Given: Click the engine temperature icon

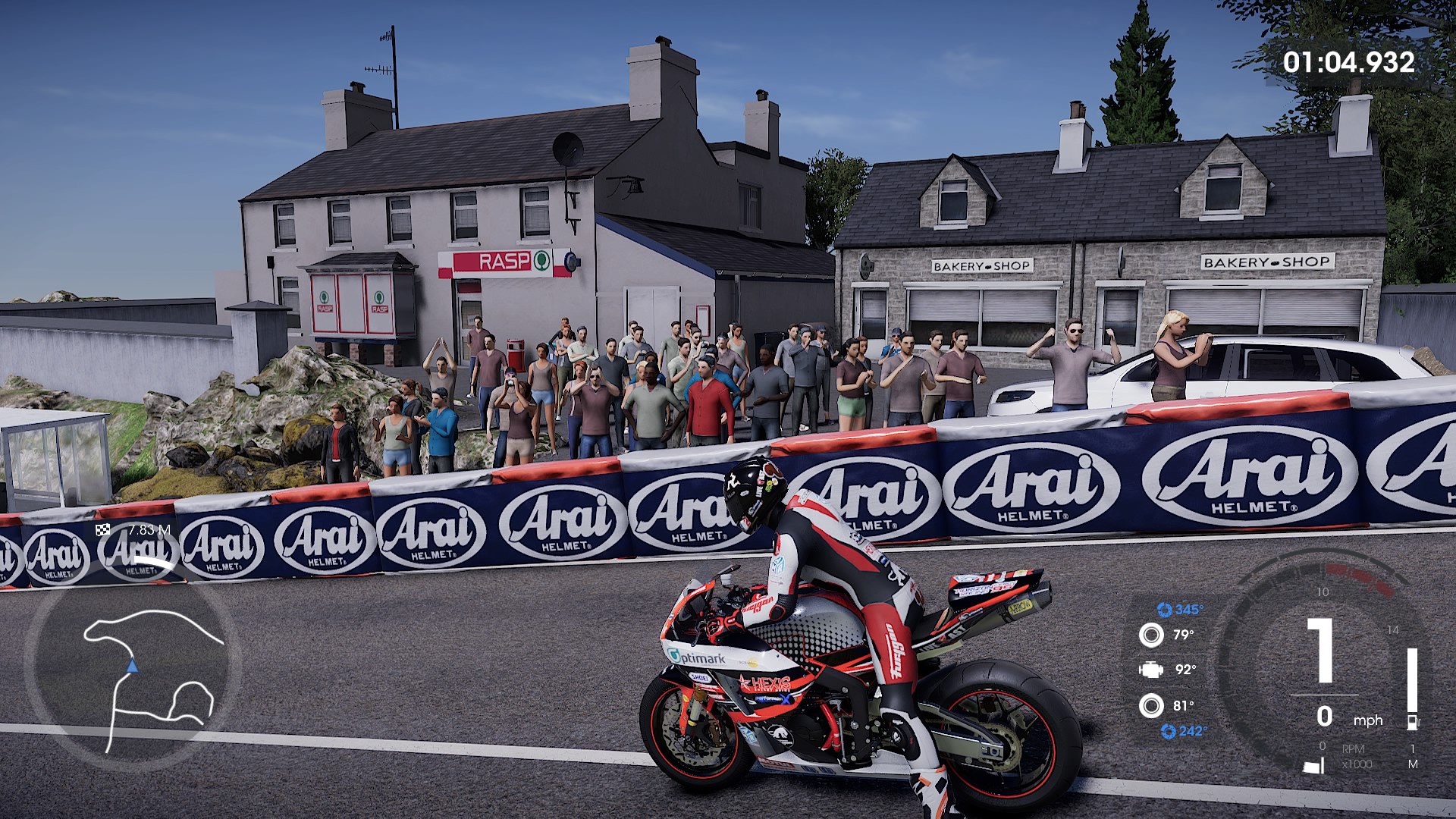Looking at the screenshot, I should 1150,670.
